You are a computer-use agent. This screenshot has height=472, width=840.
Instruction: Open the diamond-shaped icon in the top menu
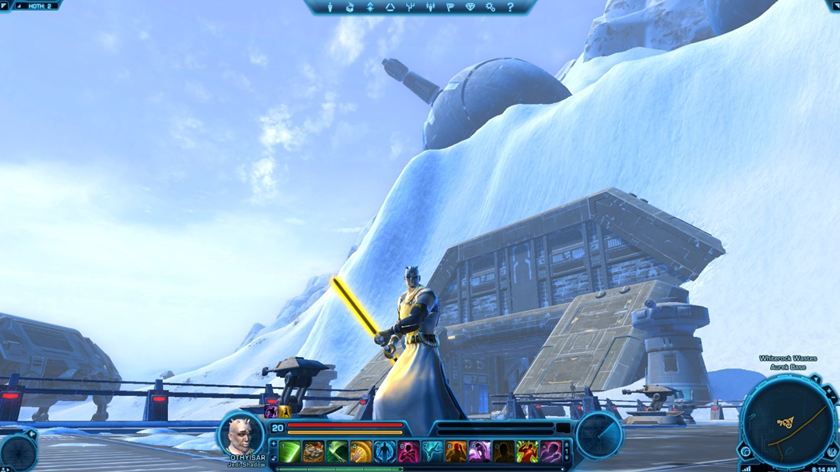pyautogui.click(x=470, y=7)
